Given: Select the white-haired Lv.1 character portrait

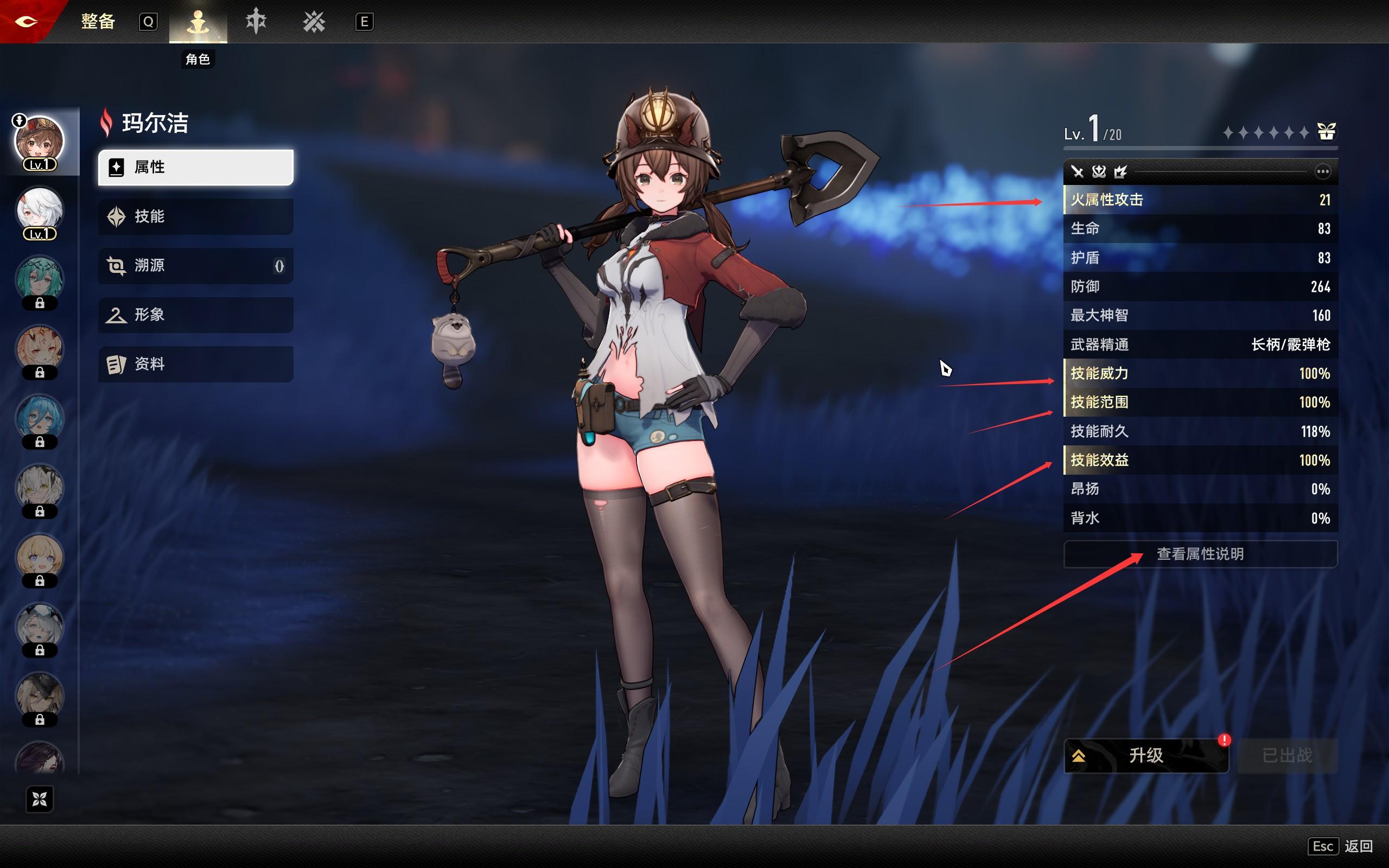Looking at the screenshot, I should coord(39,210).
